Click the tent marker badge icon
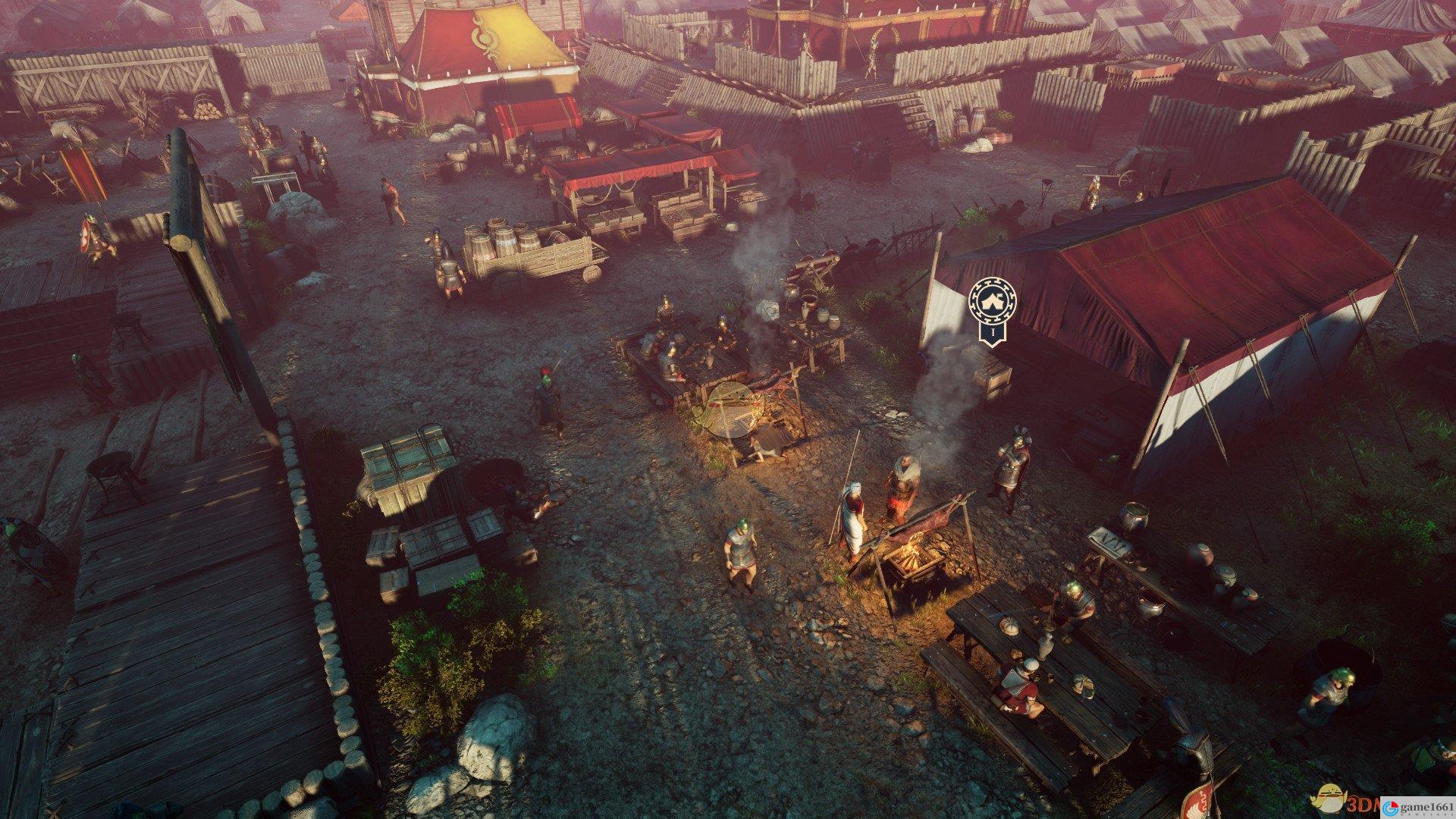The height and width of the screenshot is (819, 1456). pos(993,302)
